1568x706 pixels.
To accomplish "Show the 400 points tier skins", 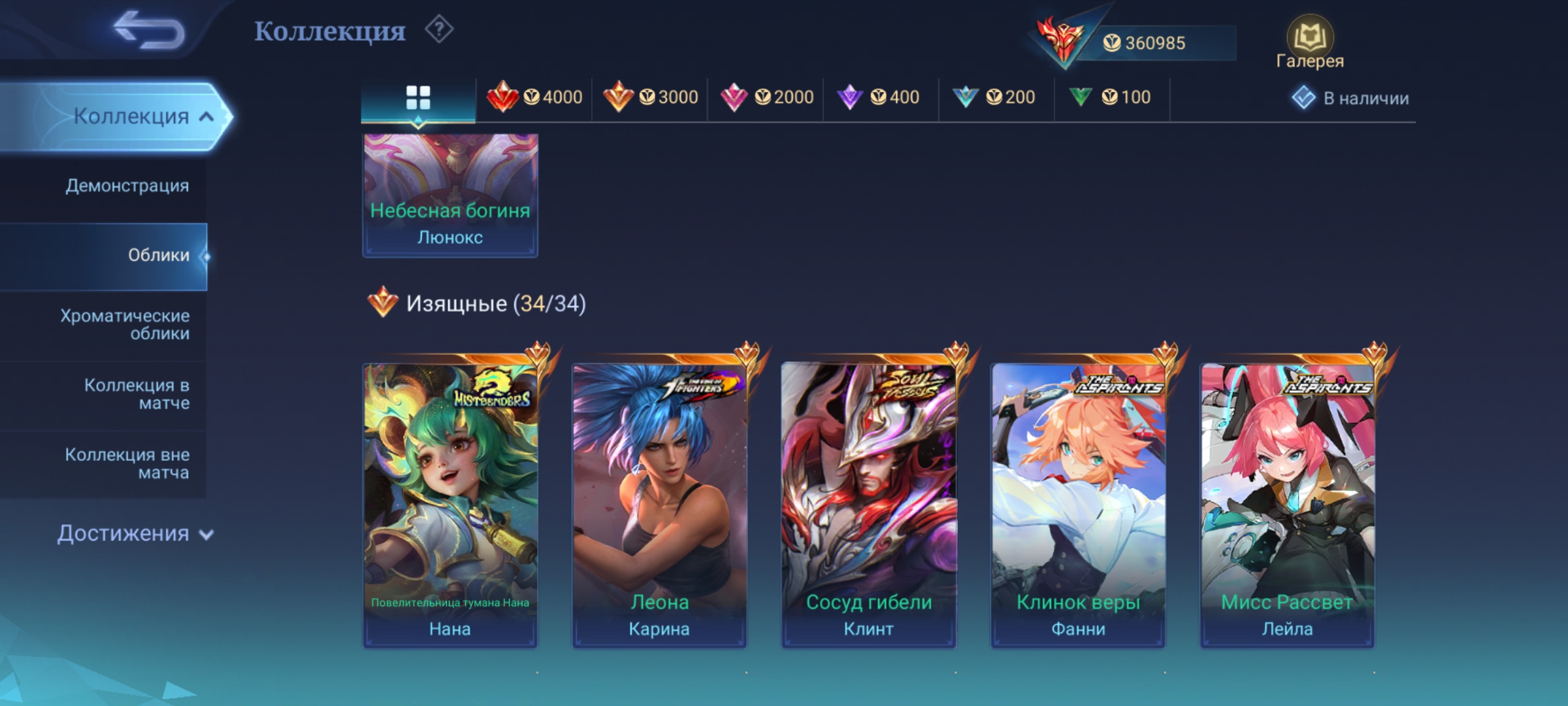I will (x=879, y=97).
